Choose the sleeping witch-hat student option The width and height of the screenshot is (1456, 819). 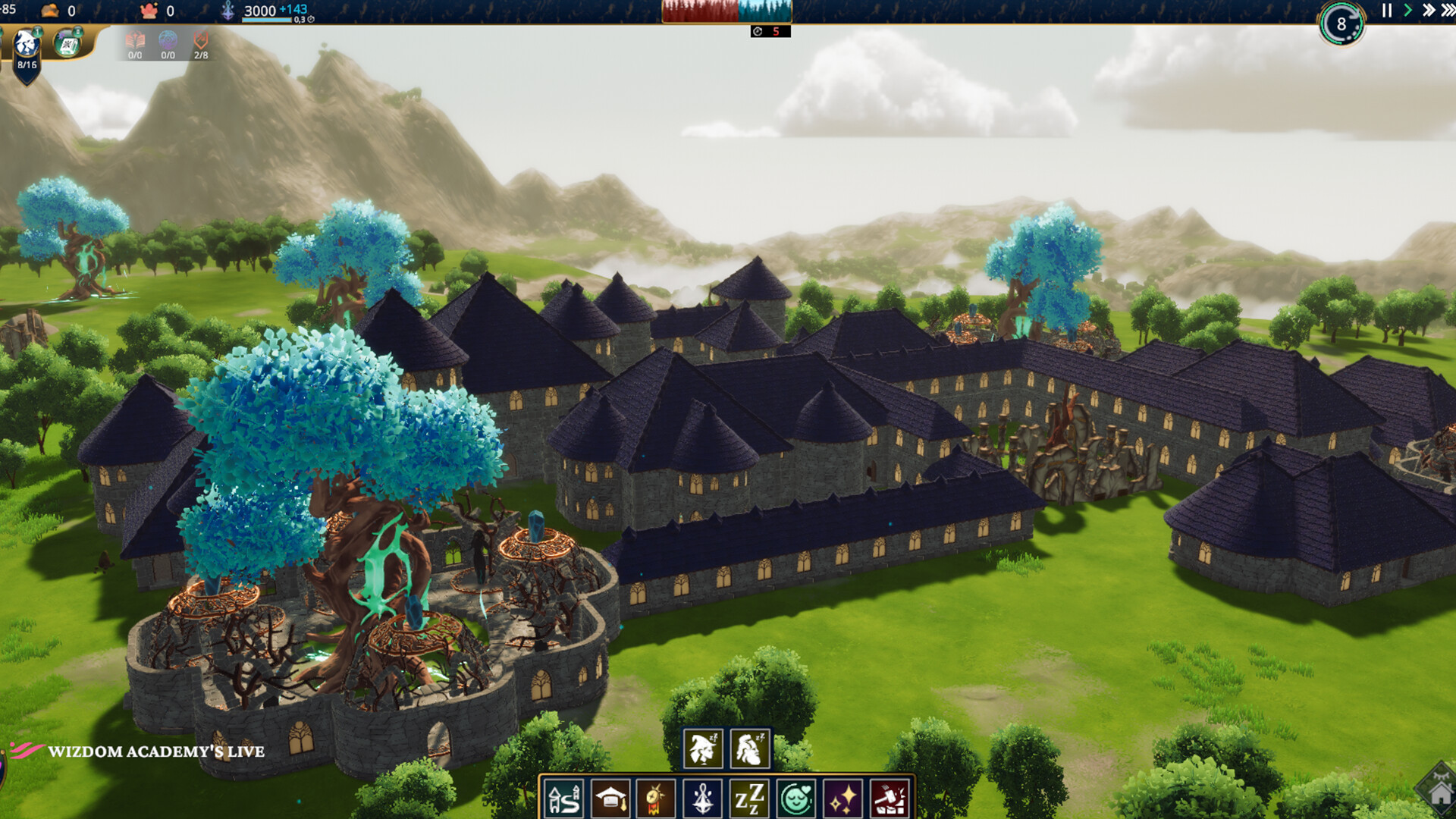[703, 748]
